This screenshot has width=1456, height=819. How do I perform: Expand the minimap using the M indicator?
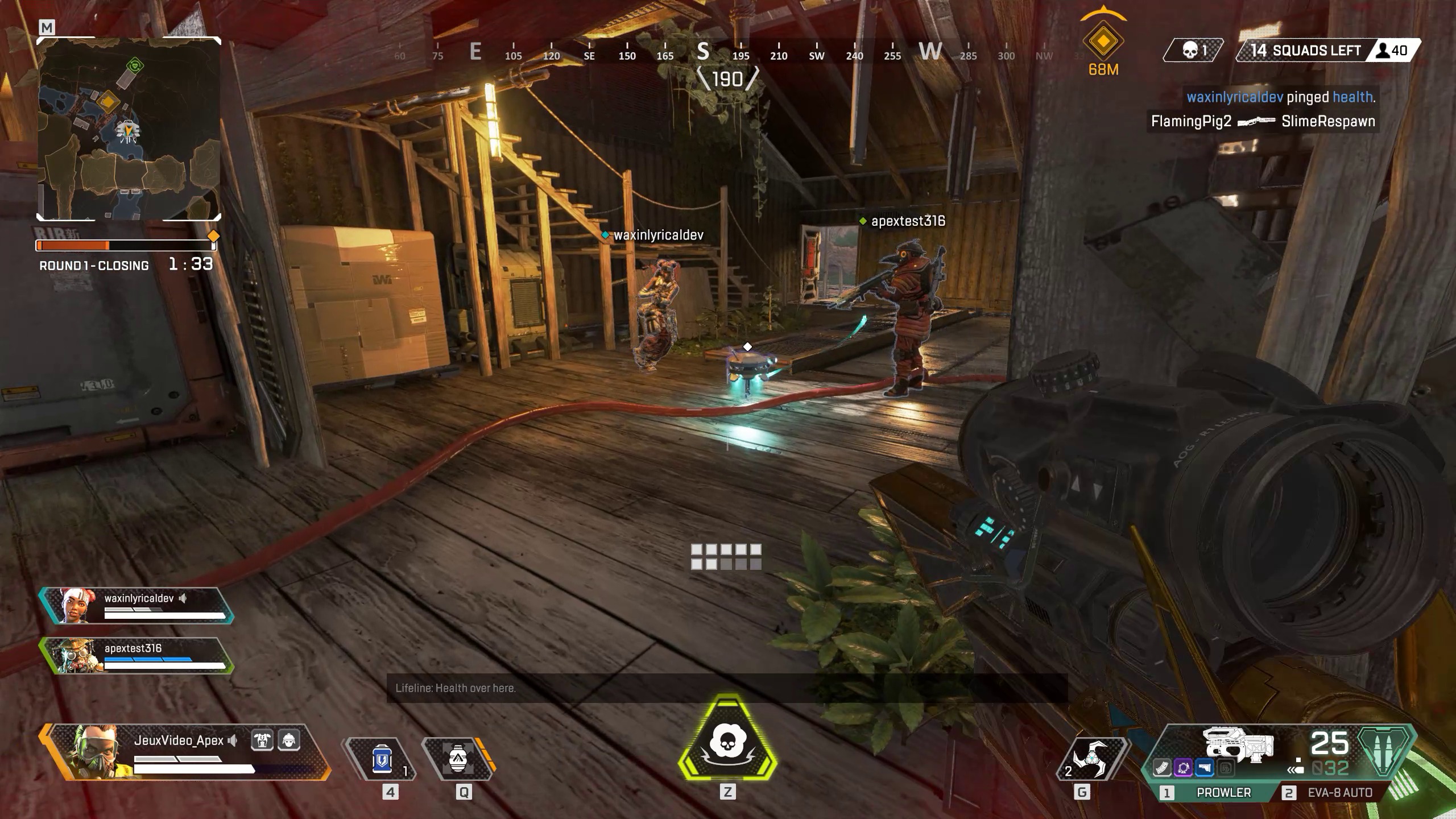click(47, 26)
